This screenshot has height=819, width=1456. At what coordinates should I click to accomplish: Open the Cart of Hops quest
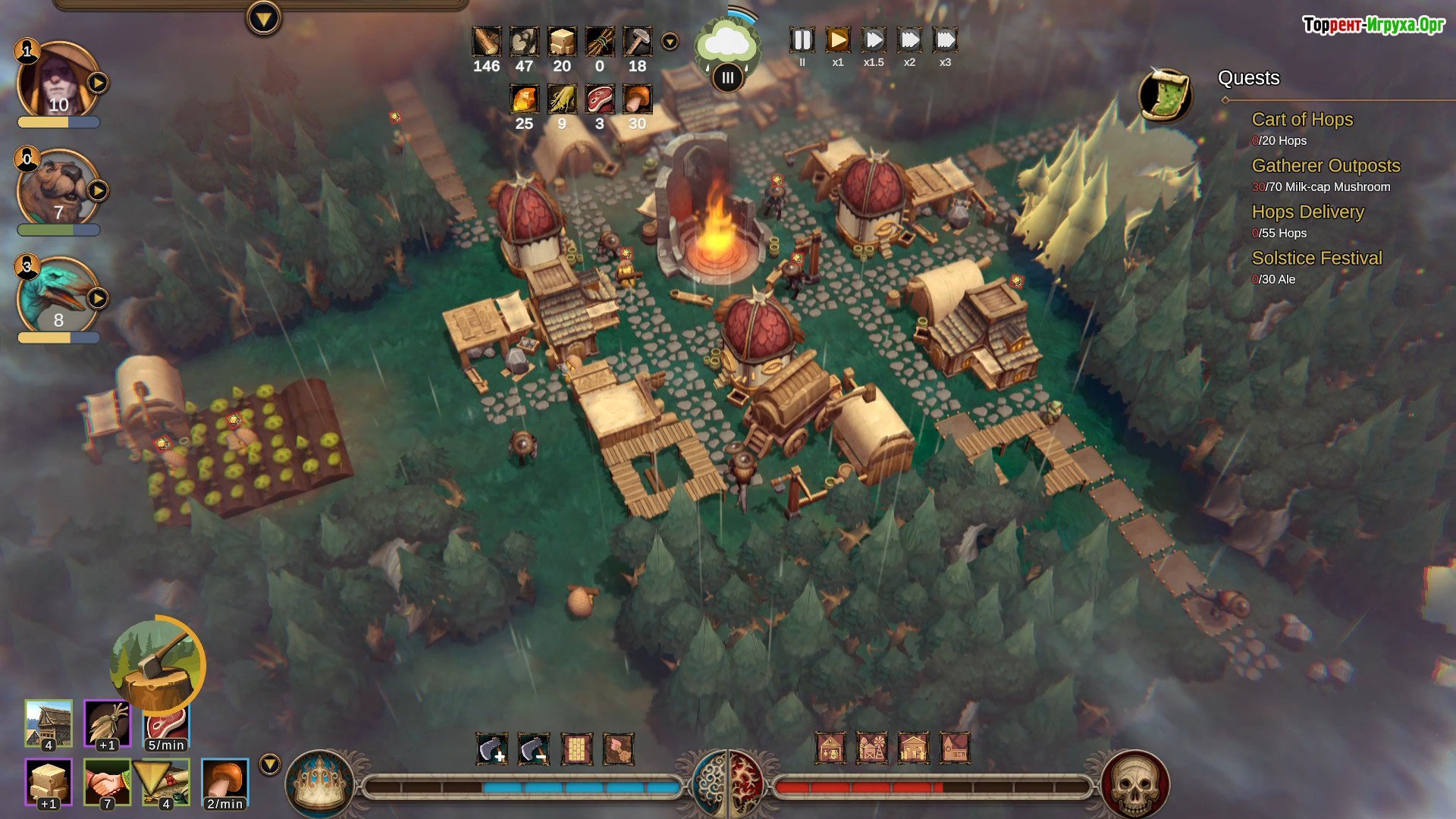pos(1302,120)
